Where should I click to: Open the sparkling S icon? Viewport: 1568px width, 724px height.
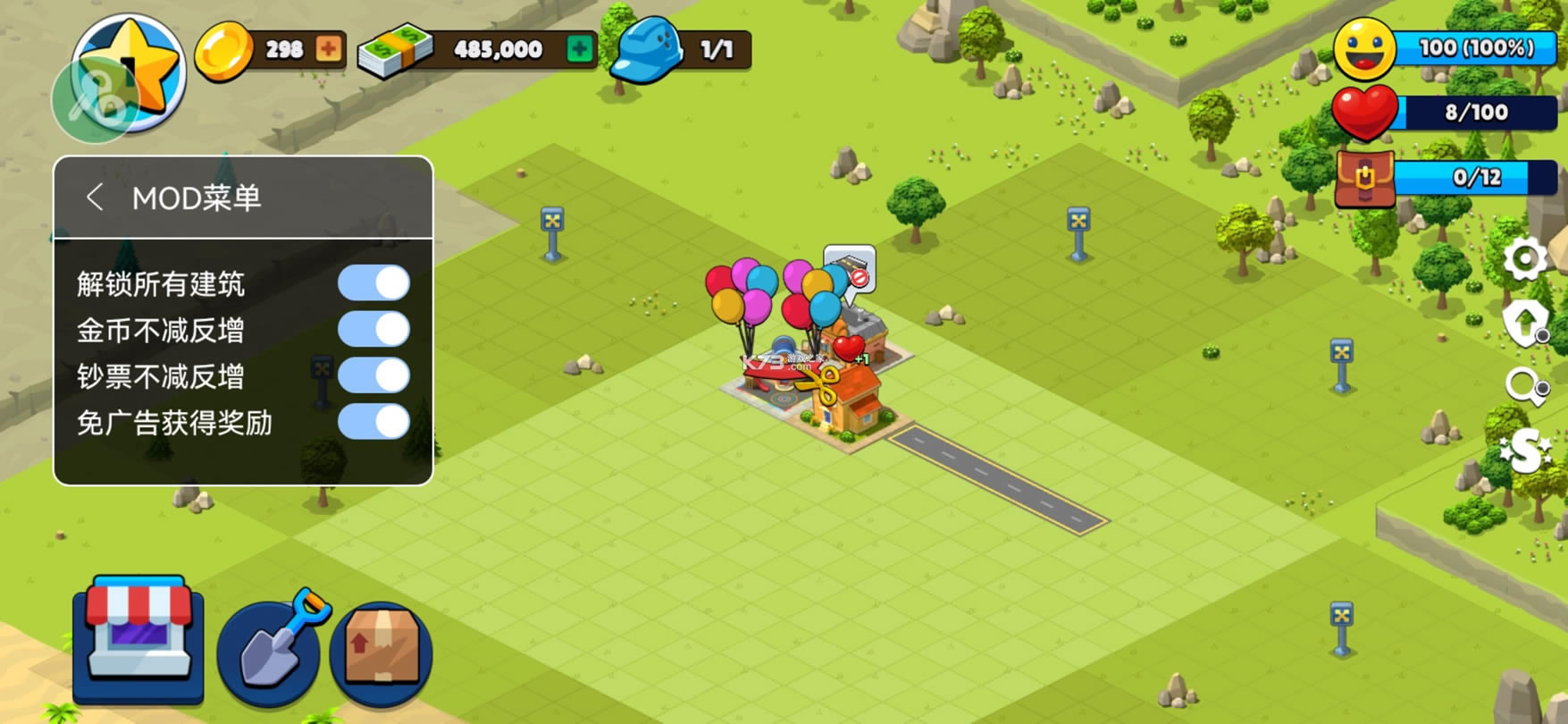pyautogui.click(x=1524, y=451)
